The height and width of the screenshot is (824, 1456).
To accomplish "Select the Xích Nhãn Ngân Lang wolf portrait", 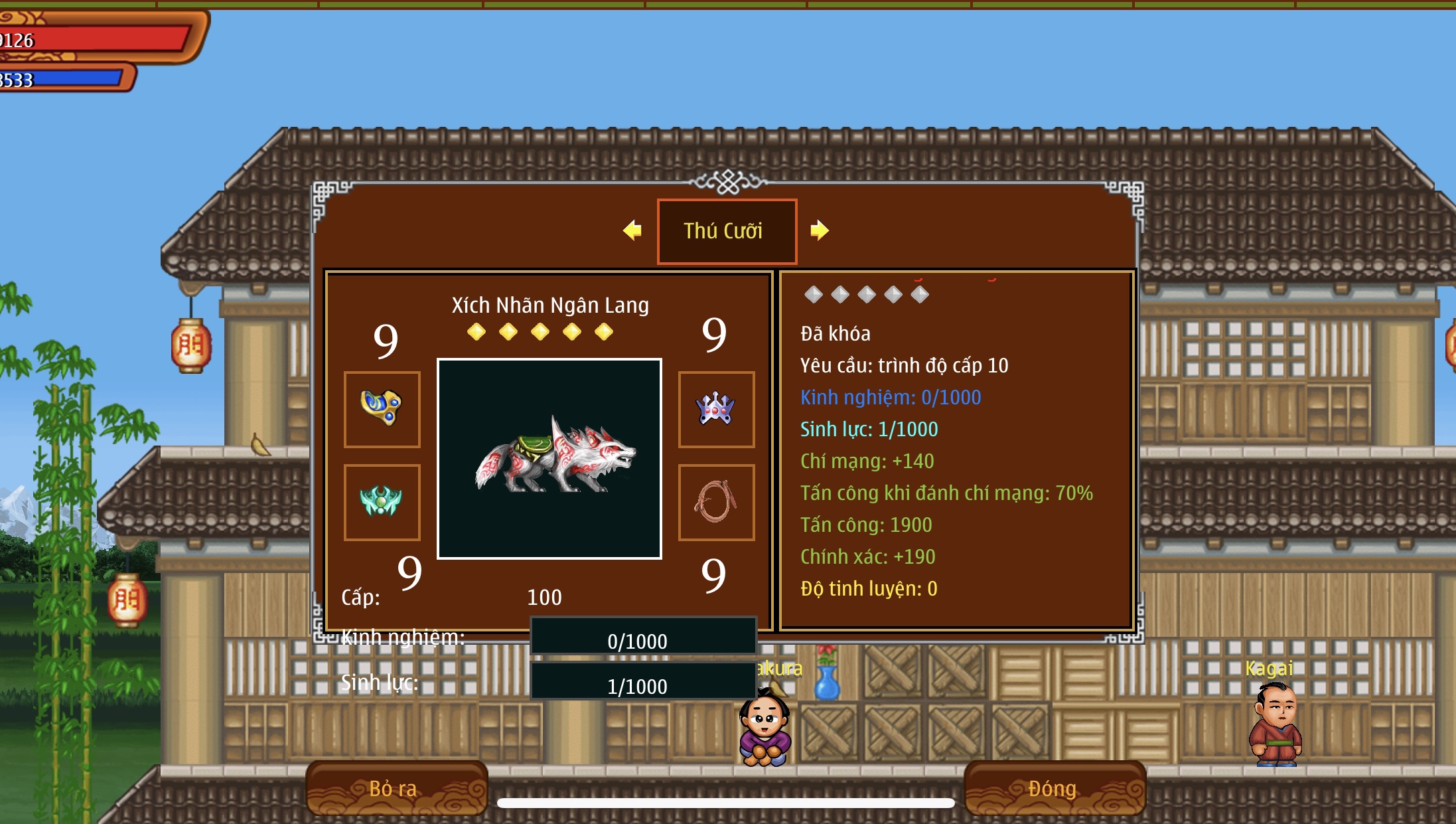I will point(549,459).
